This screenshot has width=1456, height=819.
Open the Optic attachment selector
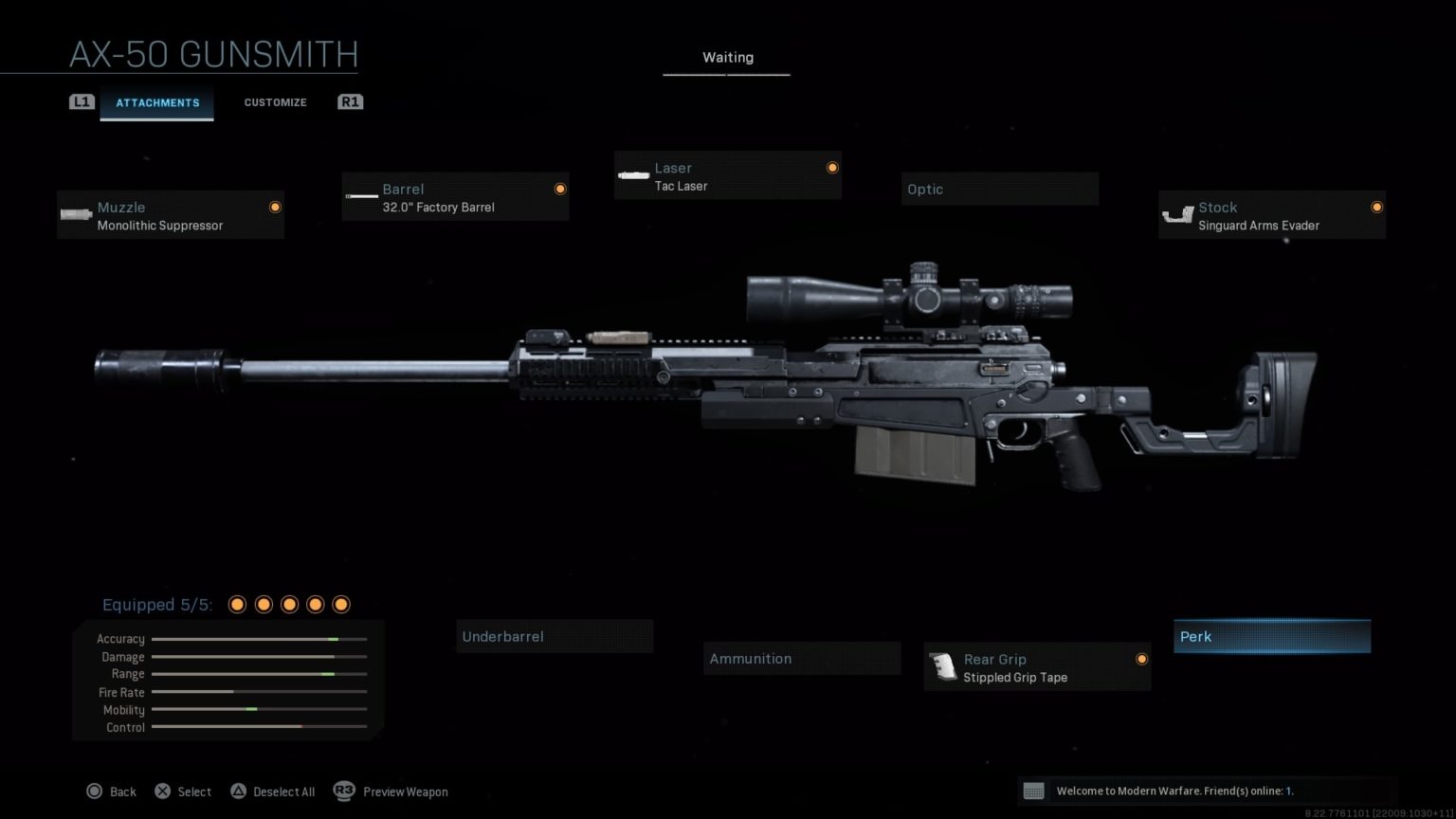click(x=998, y=189)
